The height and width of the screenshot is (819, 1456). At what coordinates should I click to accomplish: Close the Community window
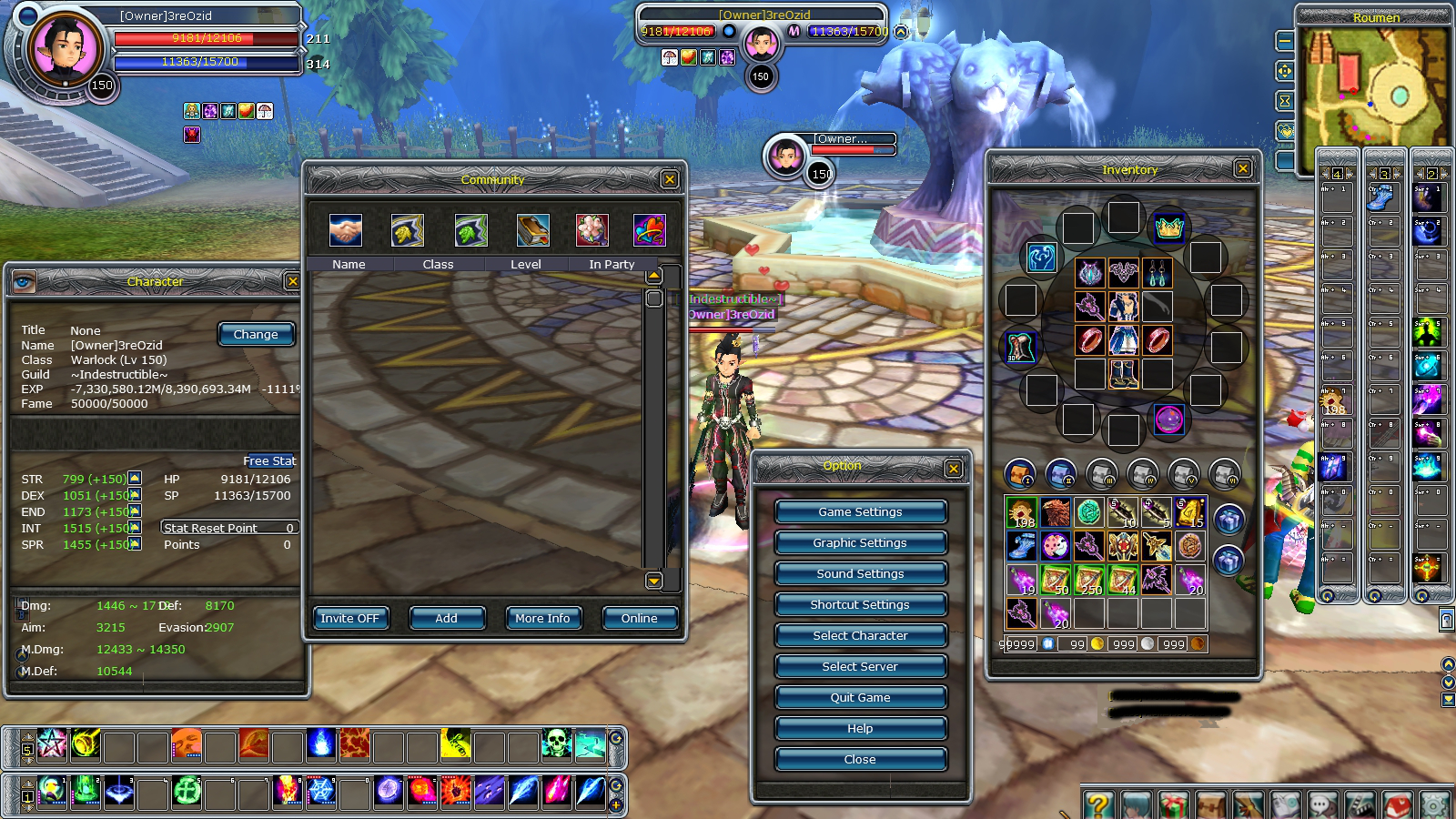point(670,179)
